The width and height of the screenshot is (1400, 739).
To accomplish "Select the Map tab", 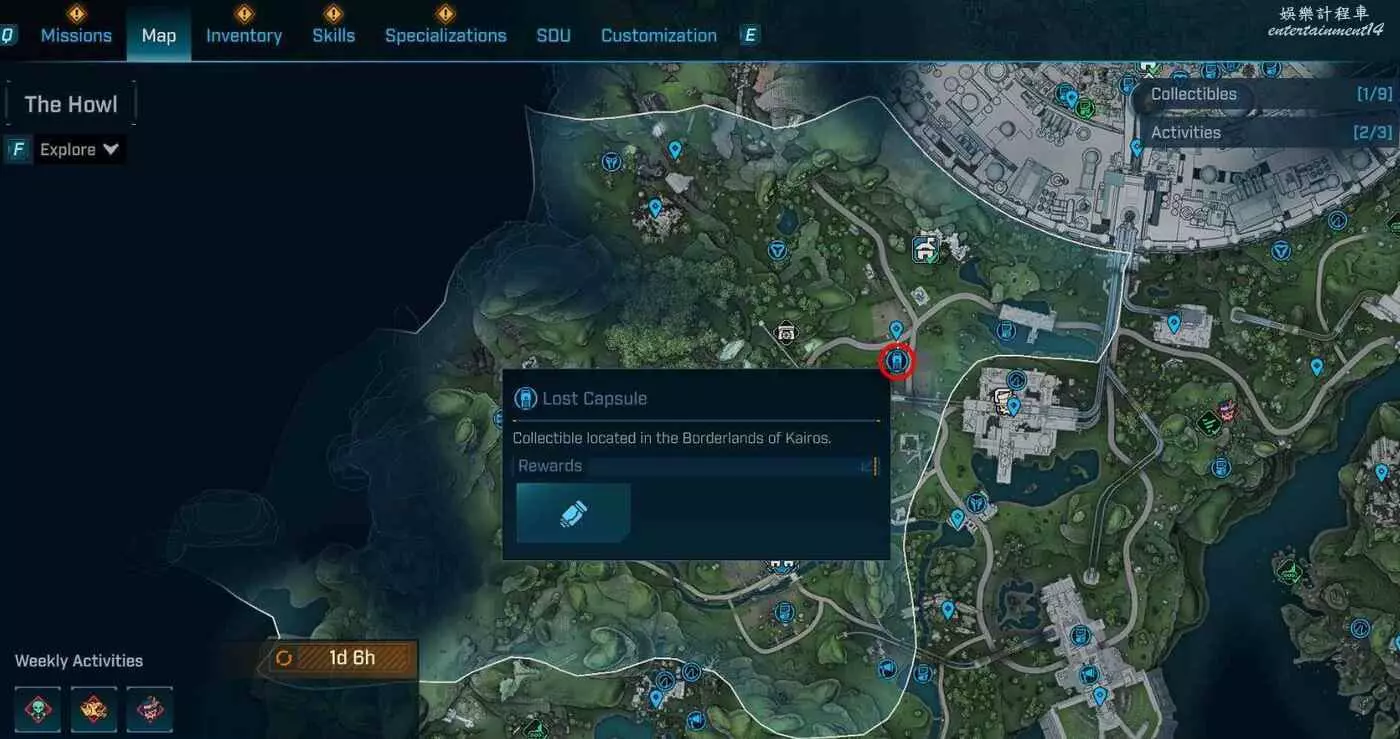I will click(158, 36).
